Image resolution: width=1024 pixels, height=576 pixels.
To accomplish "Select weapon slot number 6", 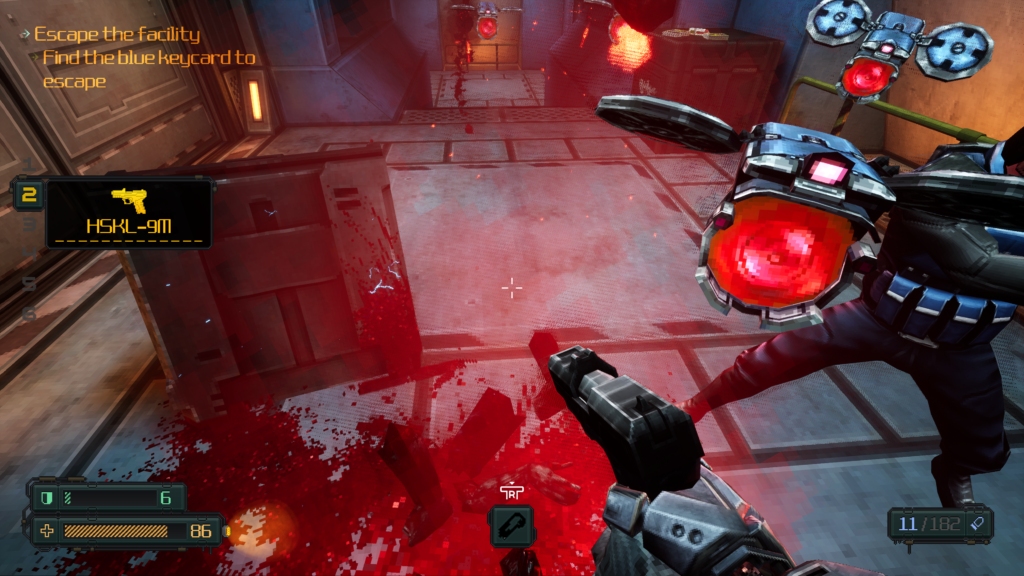I will pos(29,313).
